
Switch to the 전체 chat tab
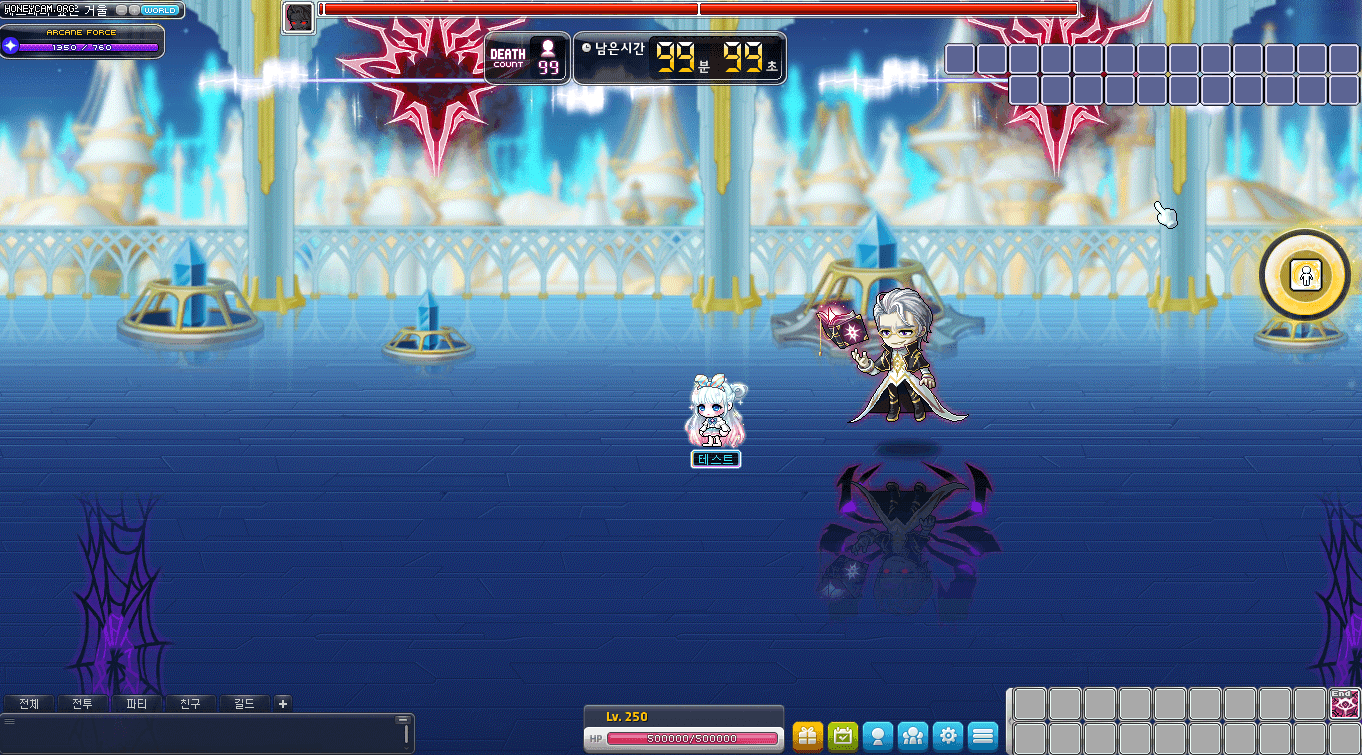tap(29, 704)
